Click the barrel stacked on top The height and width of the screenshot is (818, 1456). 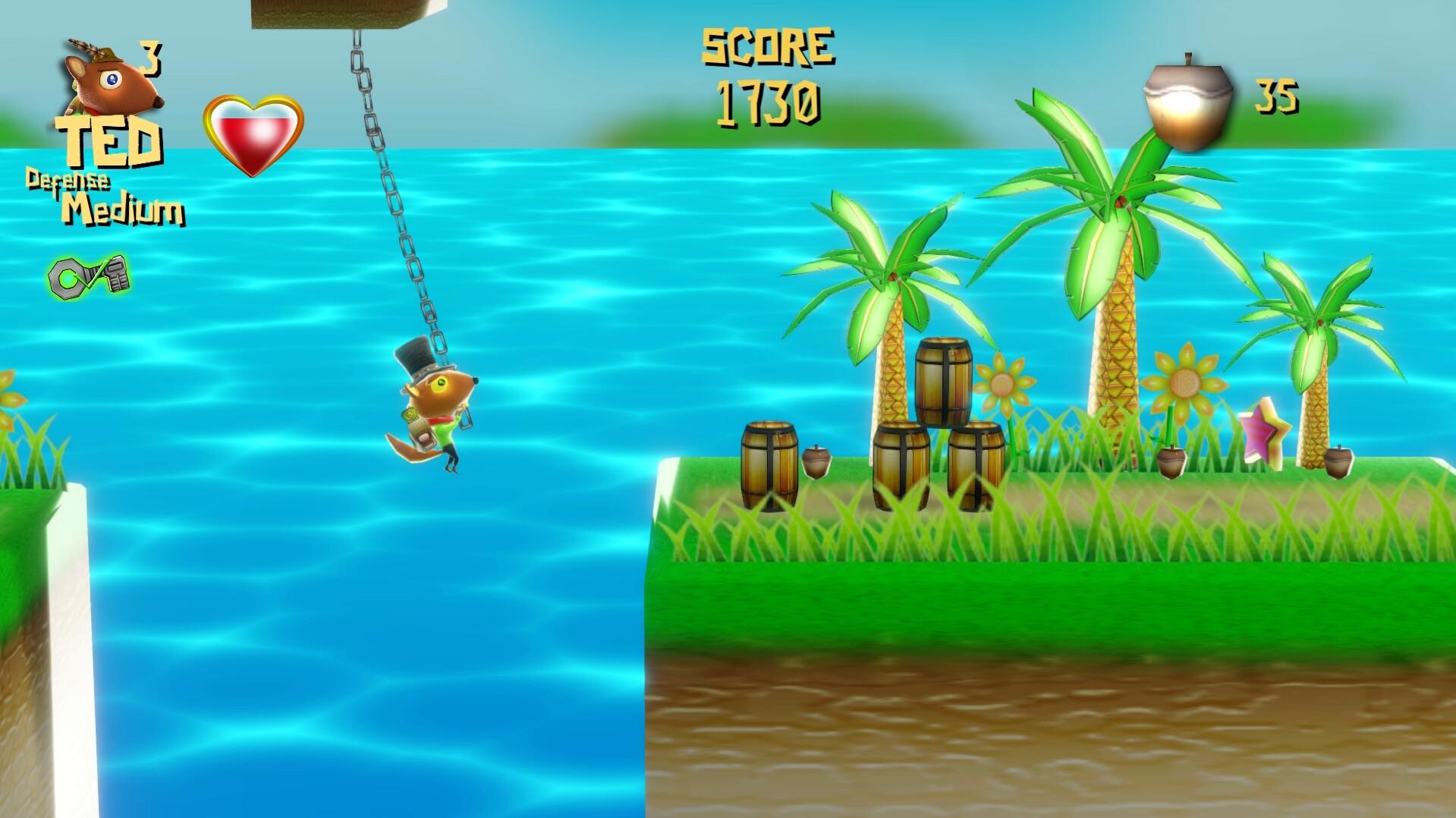click(x=942, y=383)
